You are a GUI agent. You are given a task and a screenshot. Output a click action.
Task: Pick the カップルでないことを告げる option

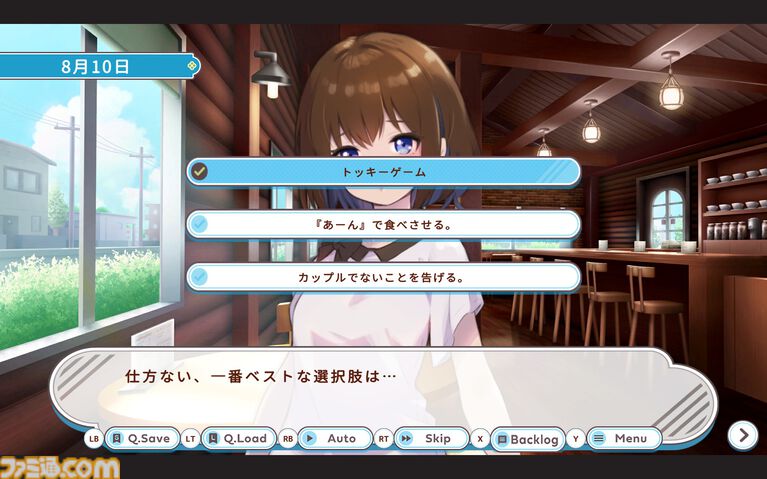click(384, 277)
